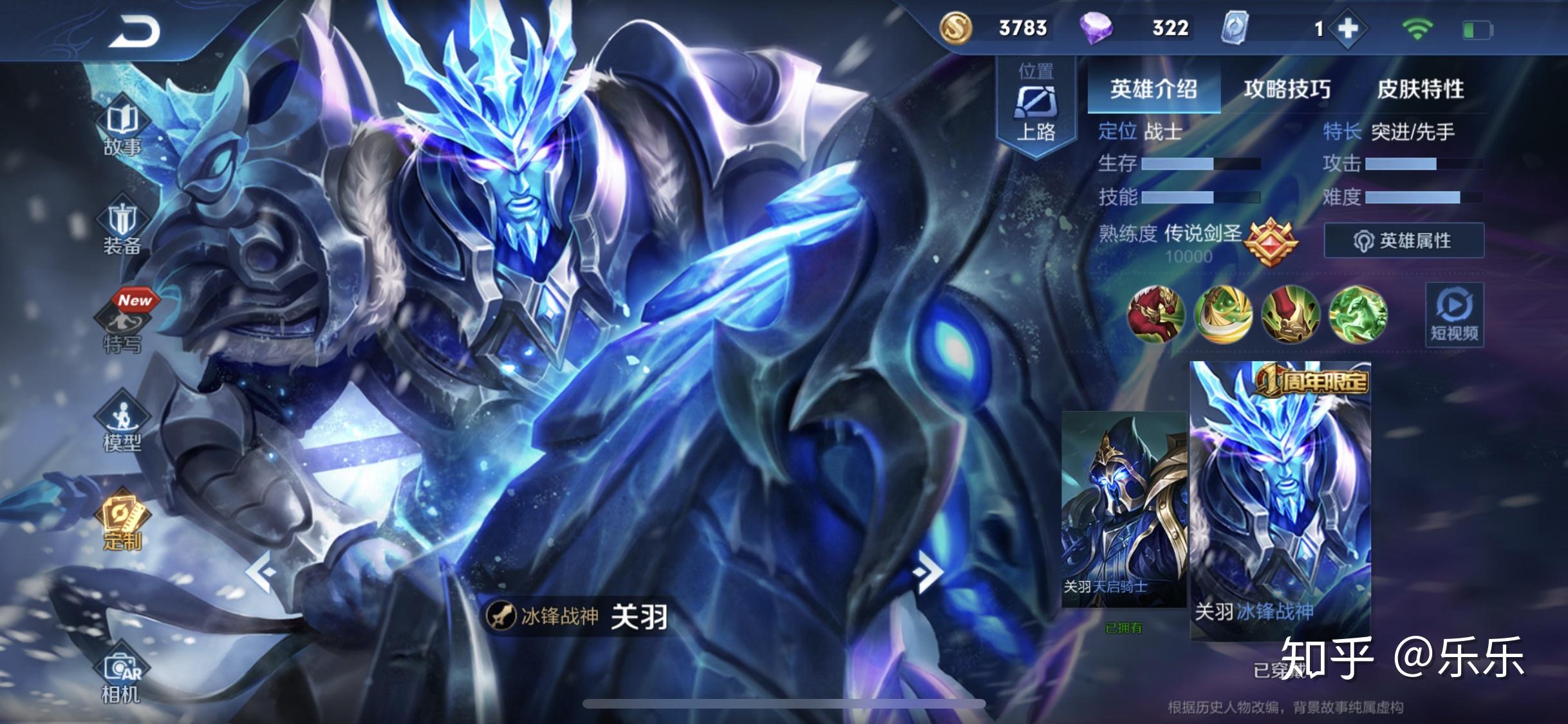The width and height of the screenshot is (1568, 724).
Task: Go back using the return arrow
Action: point(134,32)
